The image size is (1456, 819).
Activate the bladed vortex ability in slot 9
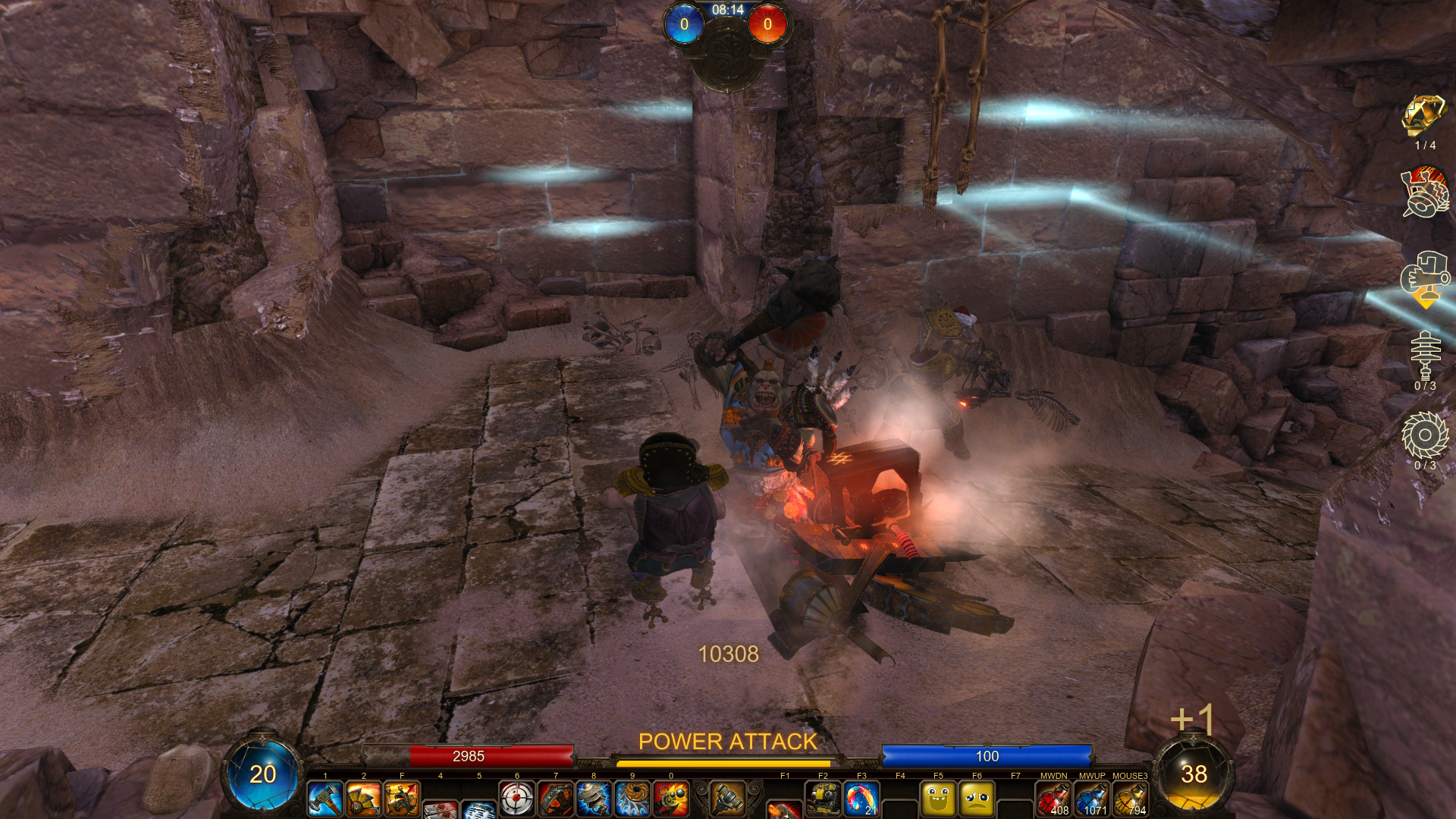click(632, 799)
